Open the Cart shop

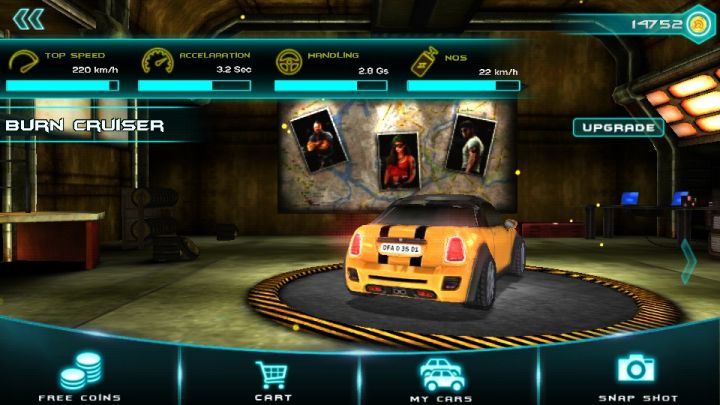(272, 378)
